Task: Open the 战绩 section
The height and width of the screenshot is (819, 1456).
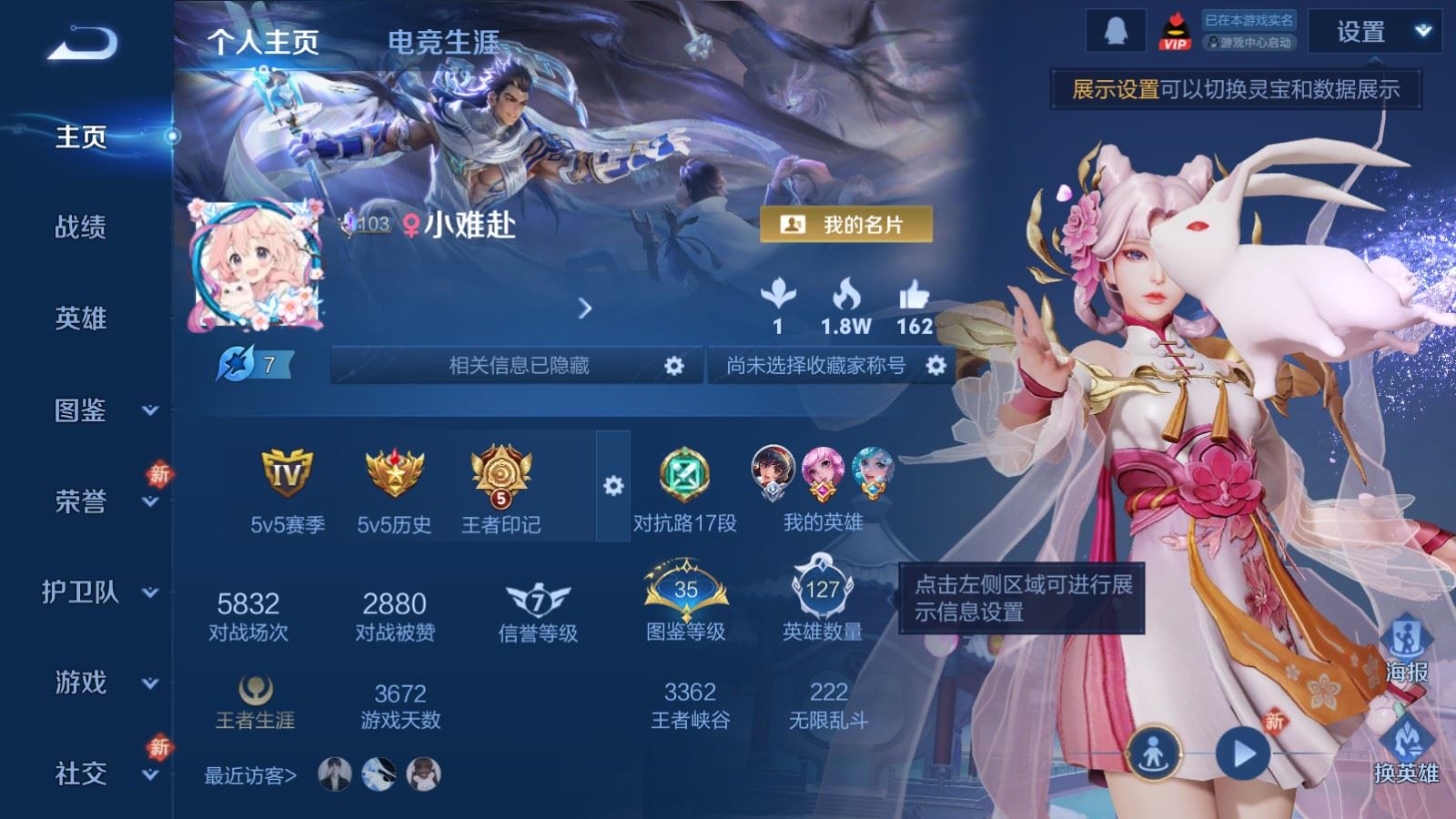Action: (x=80, y=227)
